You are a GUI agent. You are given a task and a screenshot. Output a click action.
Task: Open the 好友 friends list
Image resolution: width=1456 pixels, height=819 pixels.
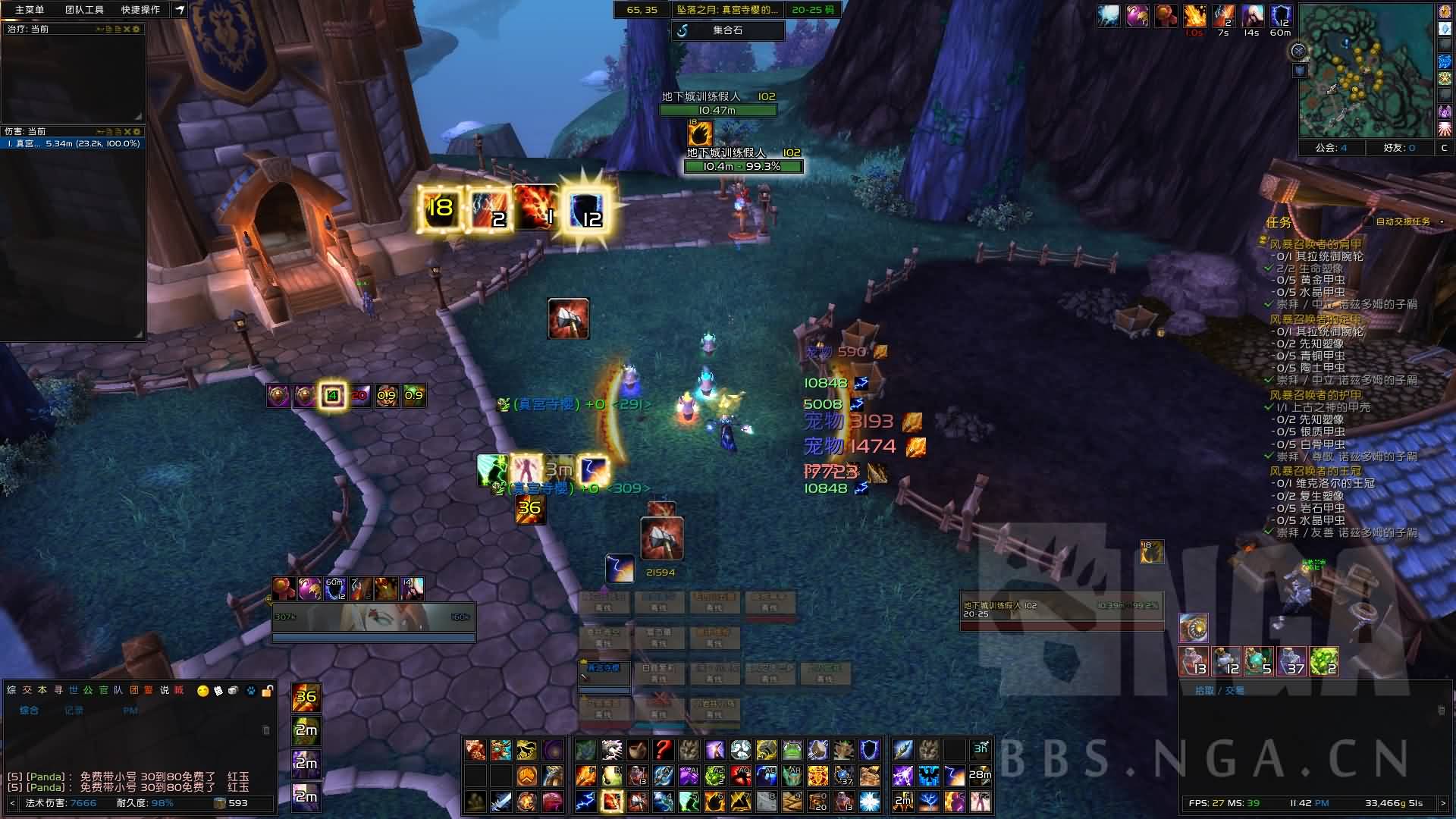(x=1401, y=148)
